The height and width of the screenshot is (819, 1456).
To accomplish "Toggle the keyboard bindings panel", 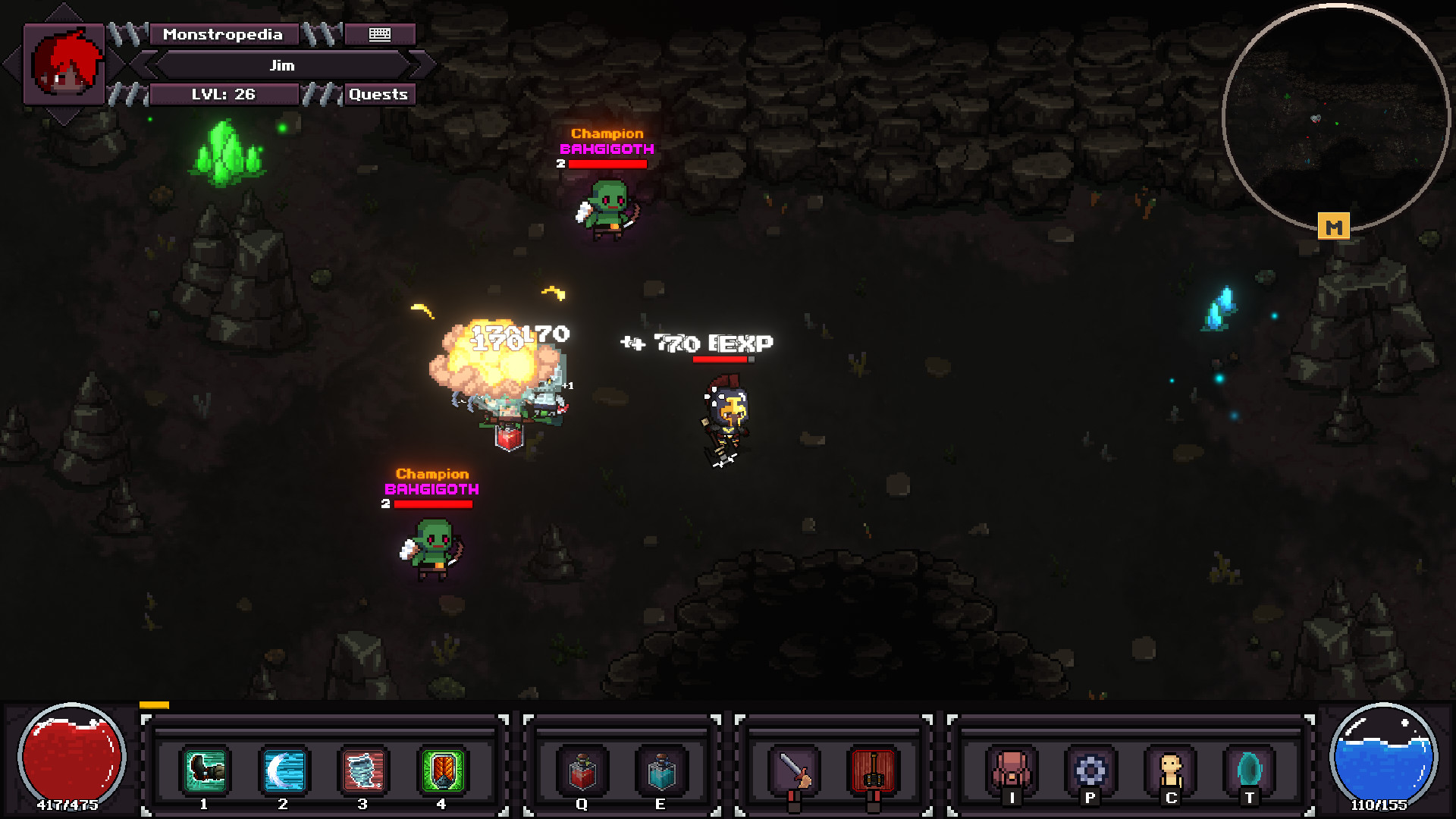I will point(378,34).
